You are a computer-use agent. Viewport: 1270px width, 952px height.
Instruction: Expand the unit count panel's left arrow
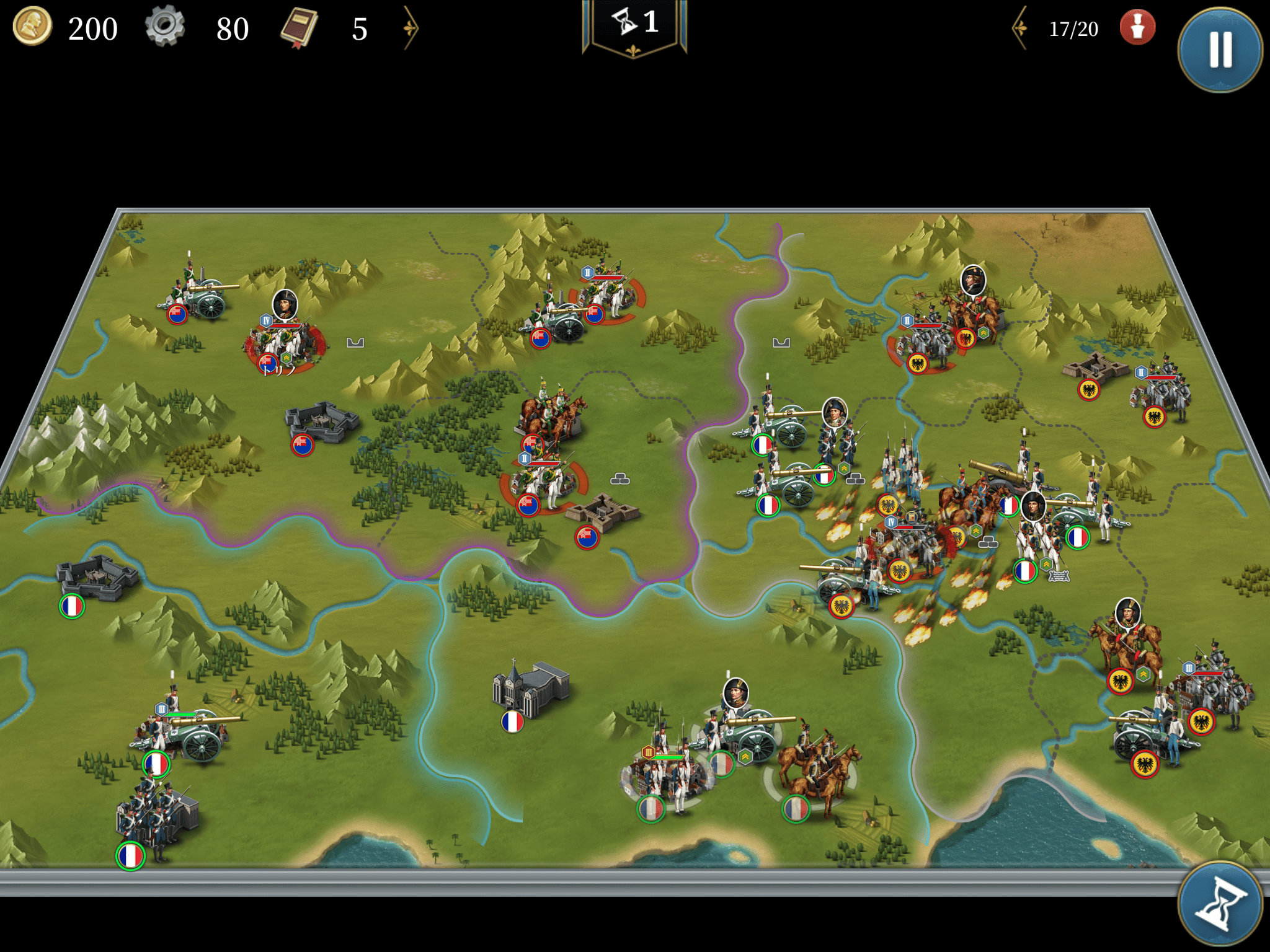point(1020,28)
